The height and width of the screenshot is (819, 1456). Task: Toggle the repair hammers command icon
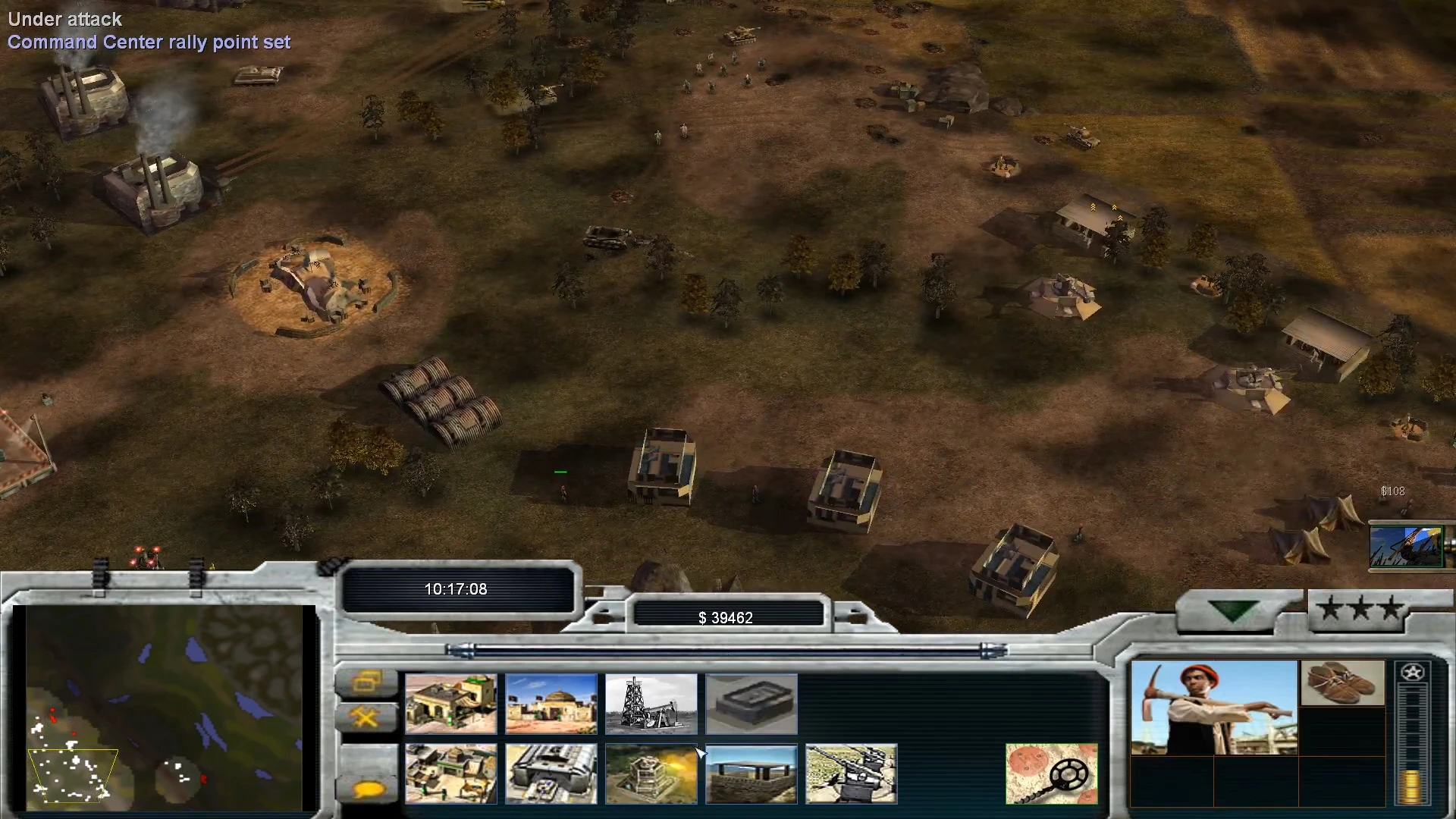pos(369,718)
